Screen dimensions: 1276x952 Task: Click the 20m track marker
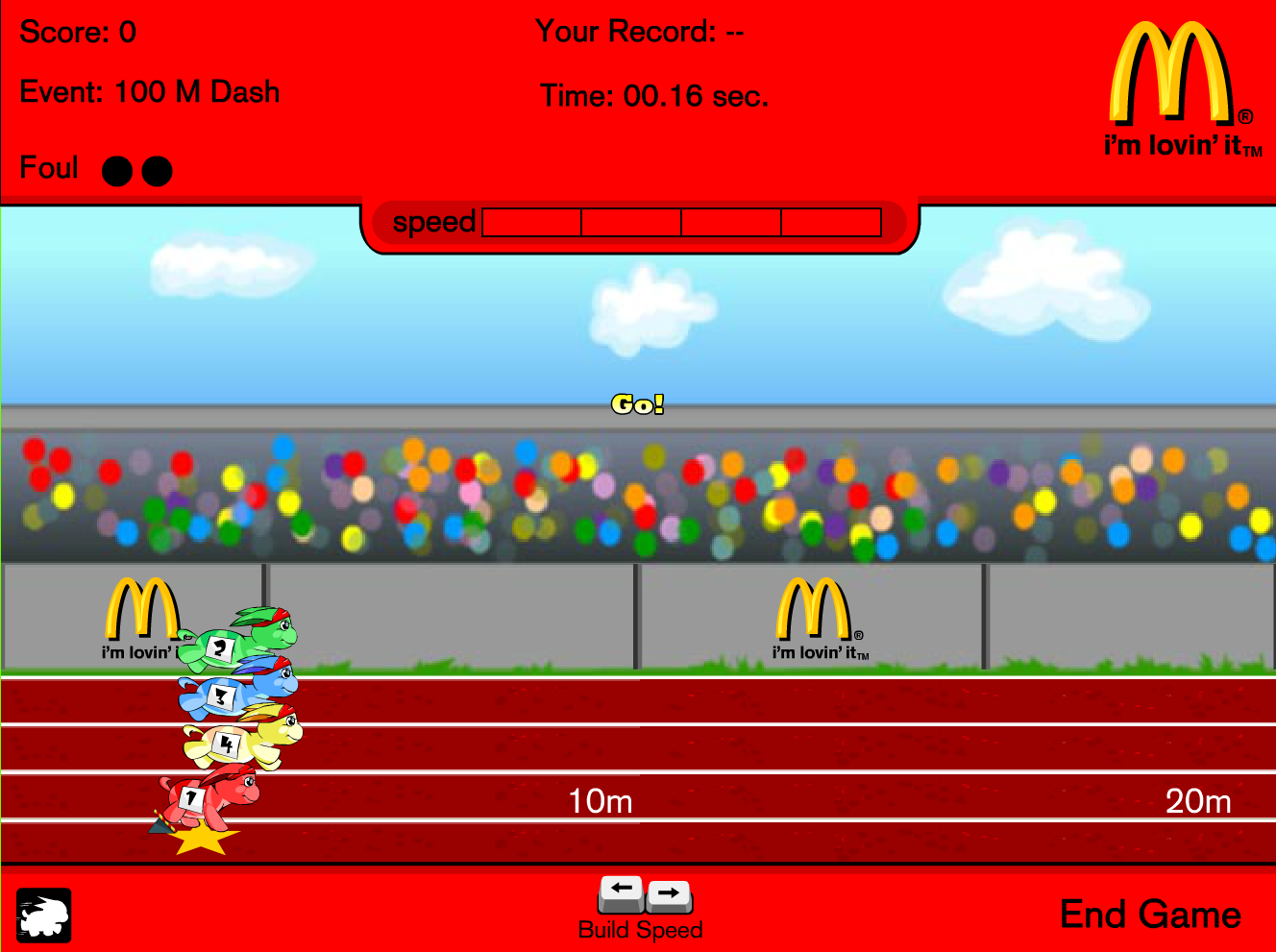(1199, 800)
